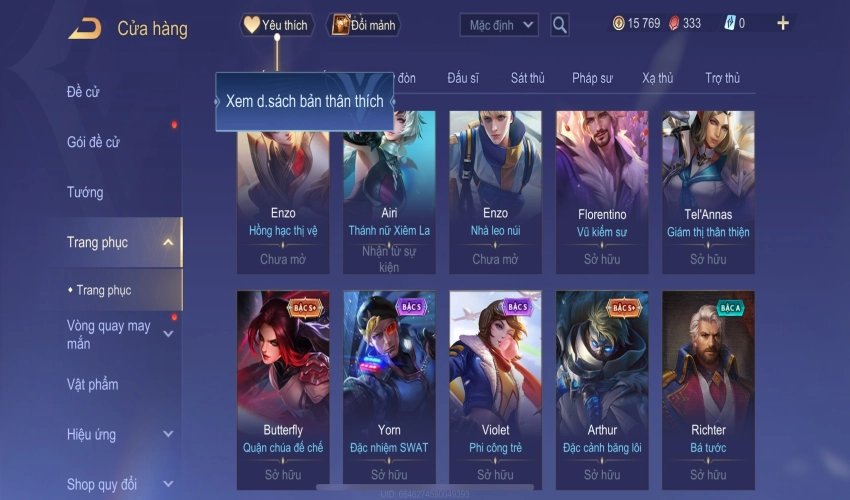This screenshot has height=500, width=850.
Task: Click the magnifying glass search button
Action: pos(560,25)
